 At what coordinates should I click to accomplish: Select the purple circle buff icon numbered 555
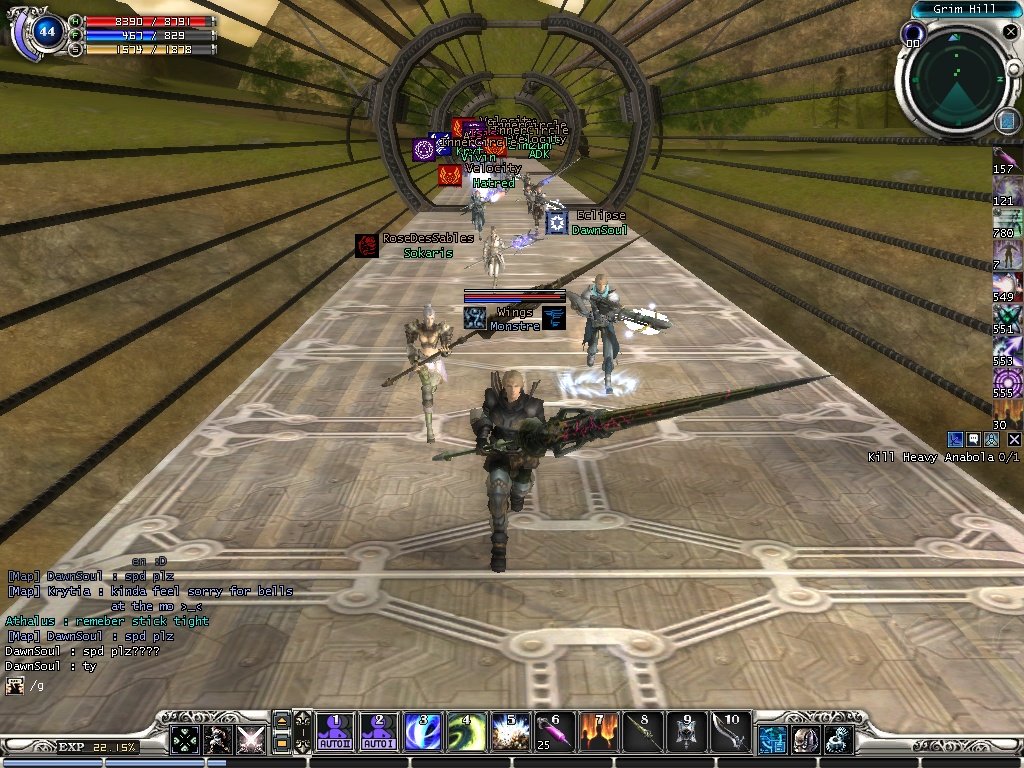tap(1007, 381)
